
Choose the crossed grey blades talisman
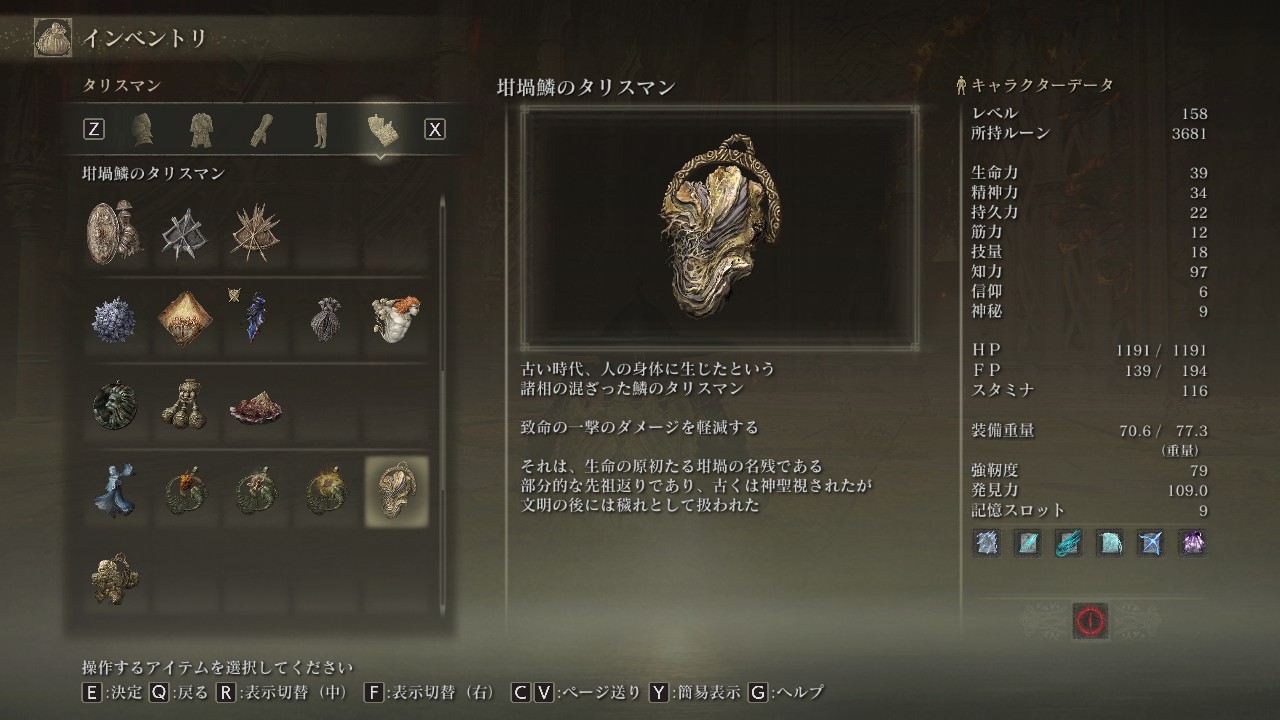coord(185,232)
